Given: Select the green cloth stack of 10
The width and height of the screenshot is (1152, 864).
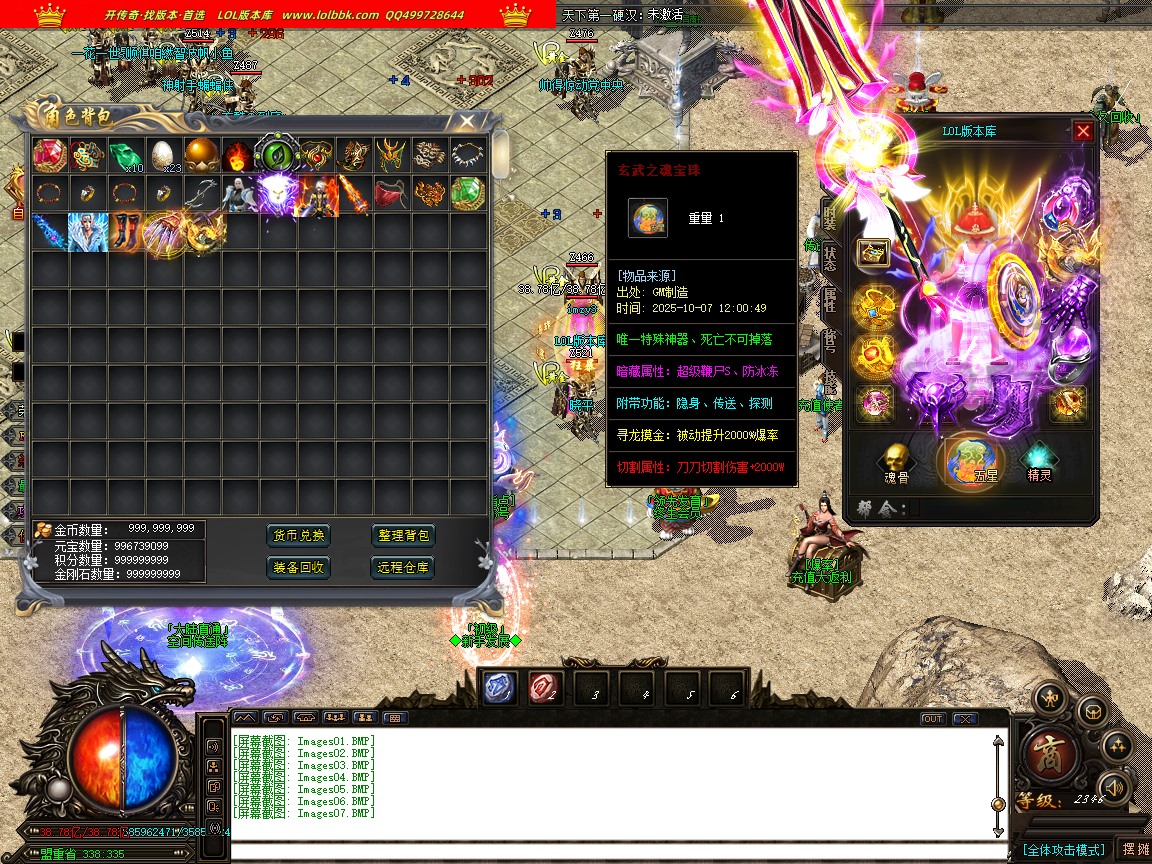Looking at the screenshot, I should 125,155.
